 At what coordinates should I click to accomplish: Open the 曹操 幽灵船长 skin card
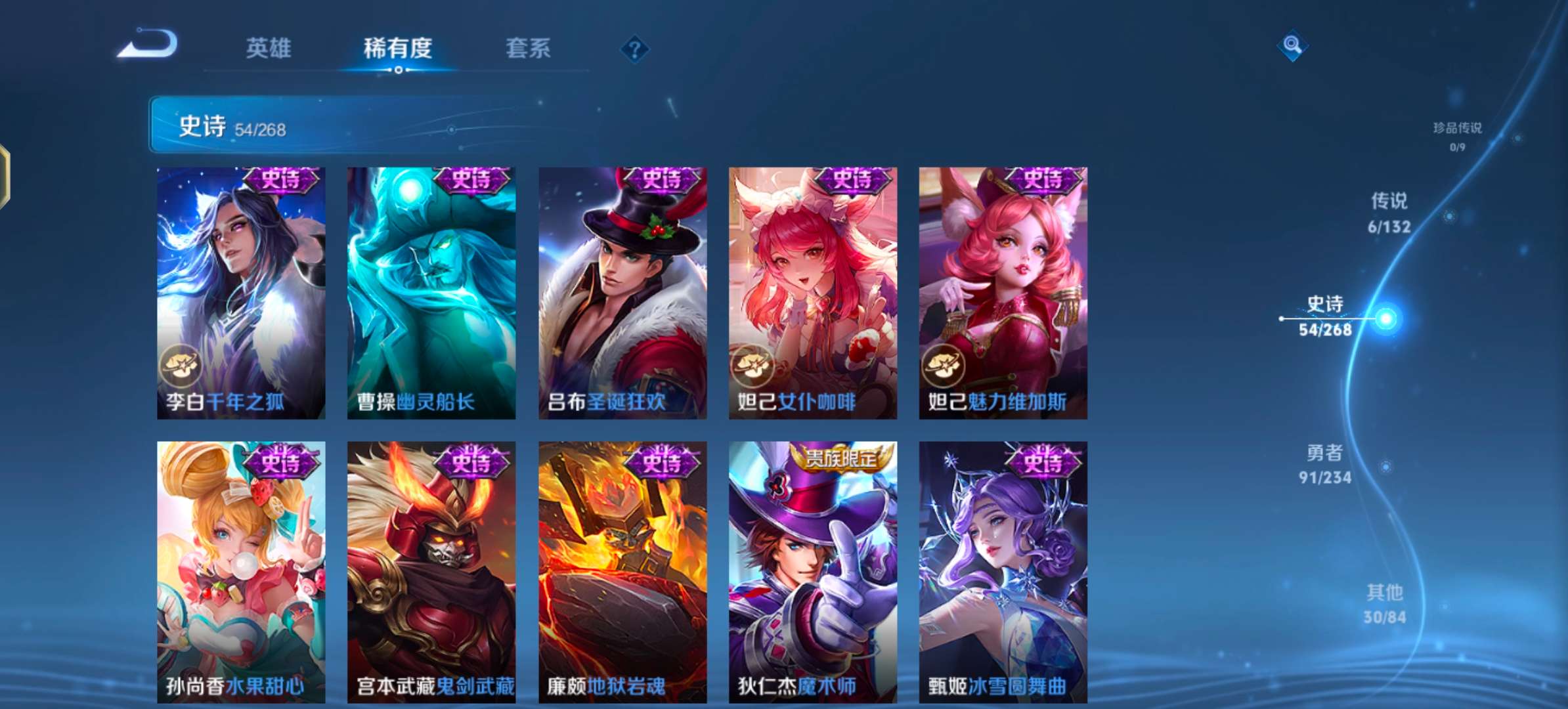click(431, 293)
